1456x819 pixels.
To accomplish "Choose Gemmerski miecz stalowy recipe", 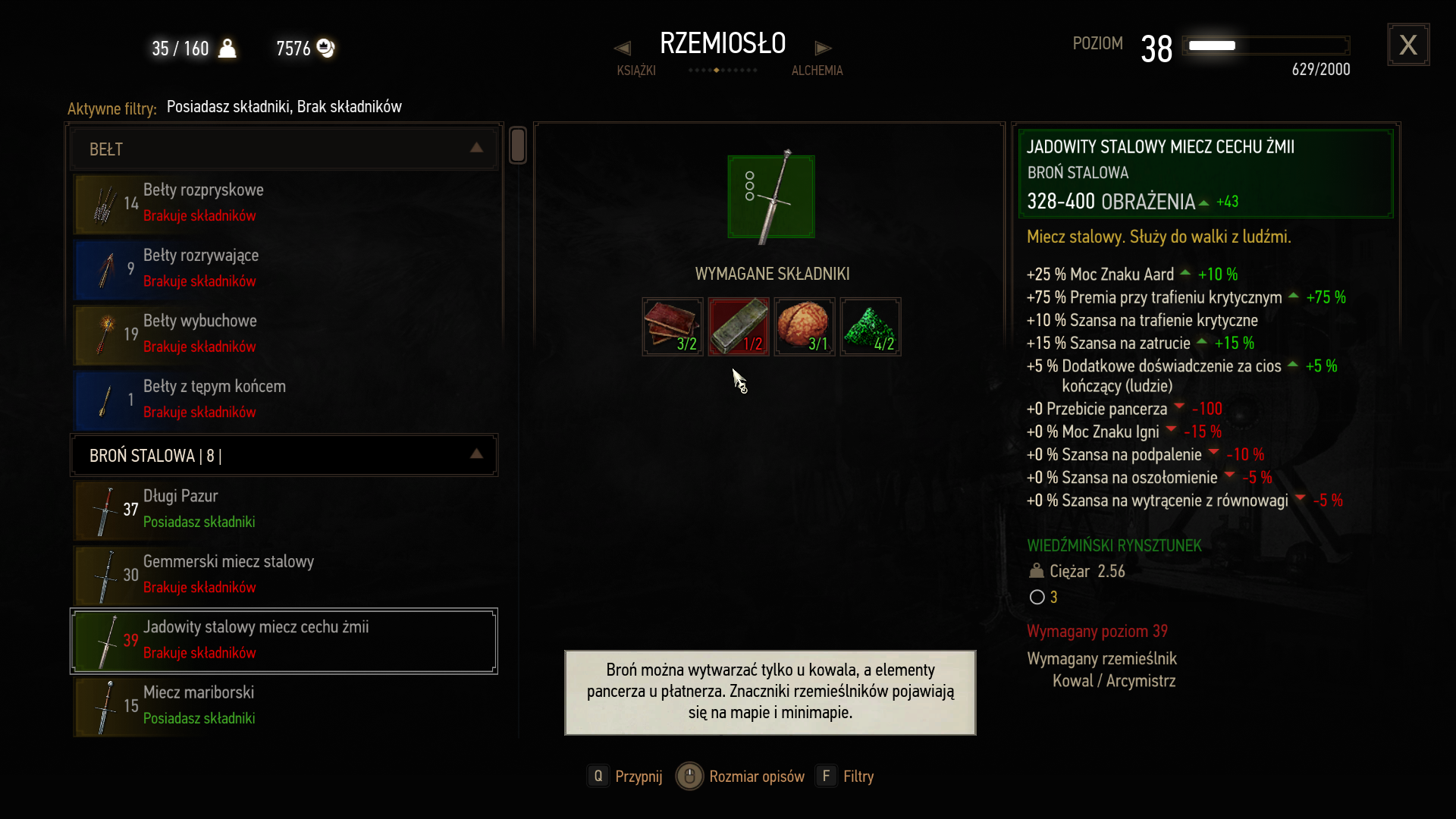I will click(x=284, y=574).
